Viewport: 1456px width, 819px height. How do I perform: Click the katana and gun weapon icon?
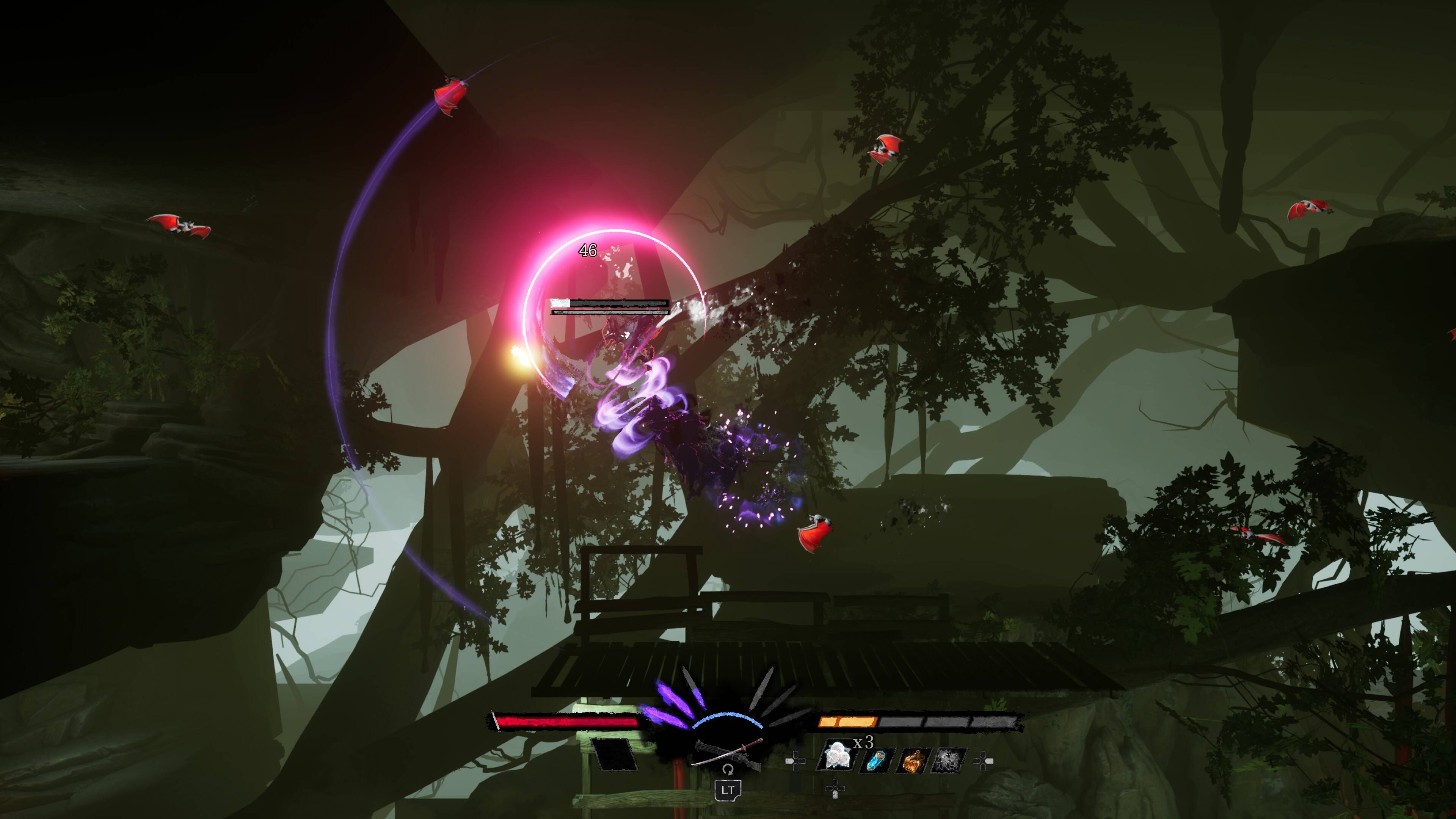(727, 751)
